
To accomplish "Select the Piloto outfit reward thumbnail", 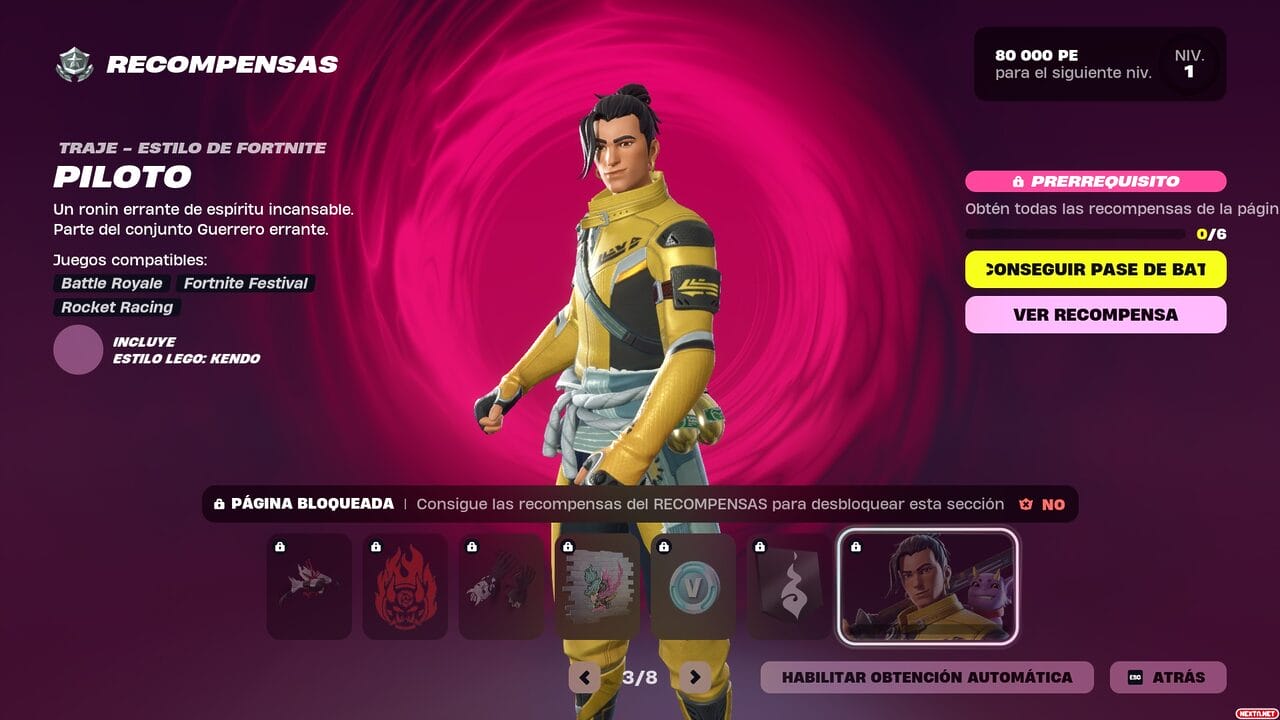I will [x=927, y=586].
